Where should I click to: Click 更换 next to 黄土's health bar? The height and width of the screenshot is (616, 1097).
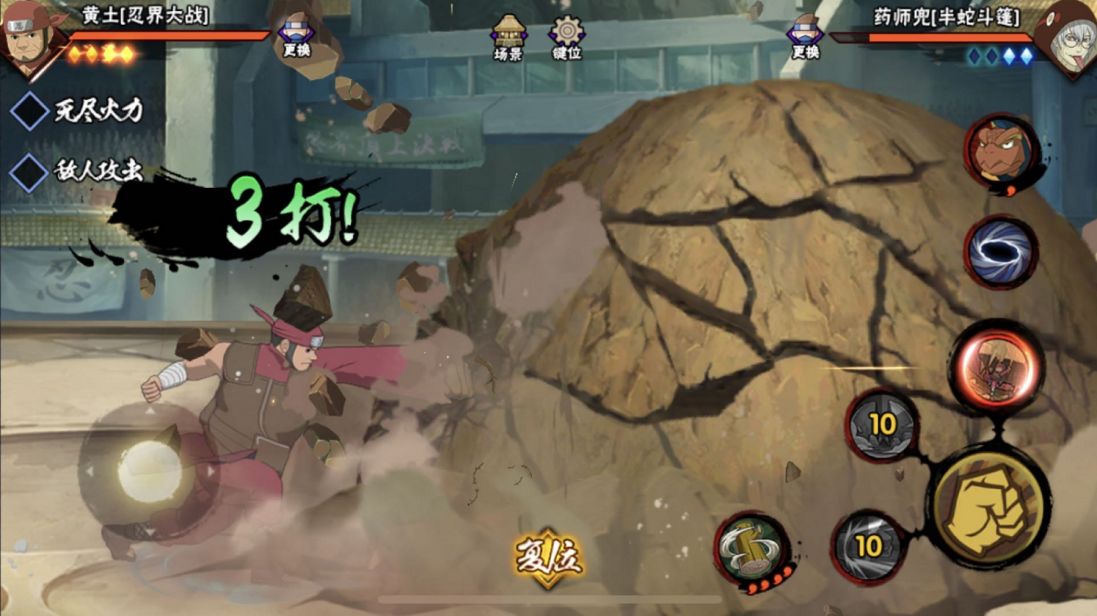tap(296, 38)
